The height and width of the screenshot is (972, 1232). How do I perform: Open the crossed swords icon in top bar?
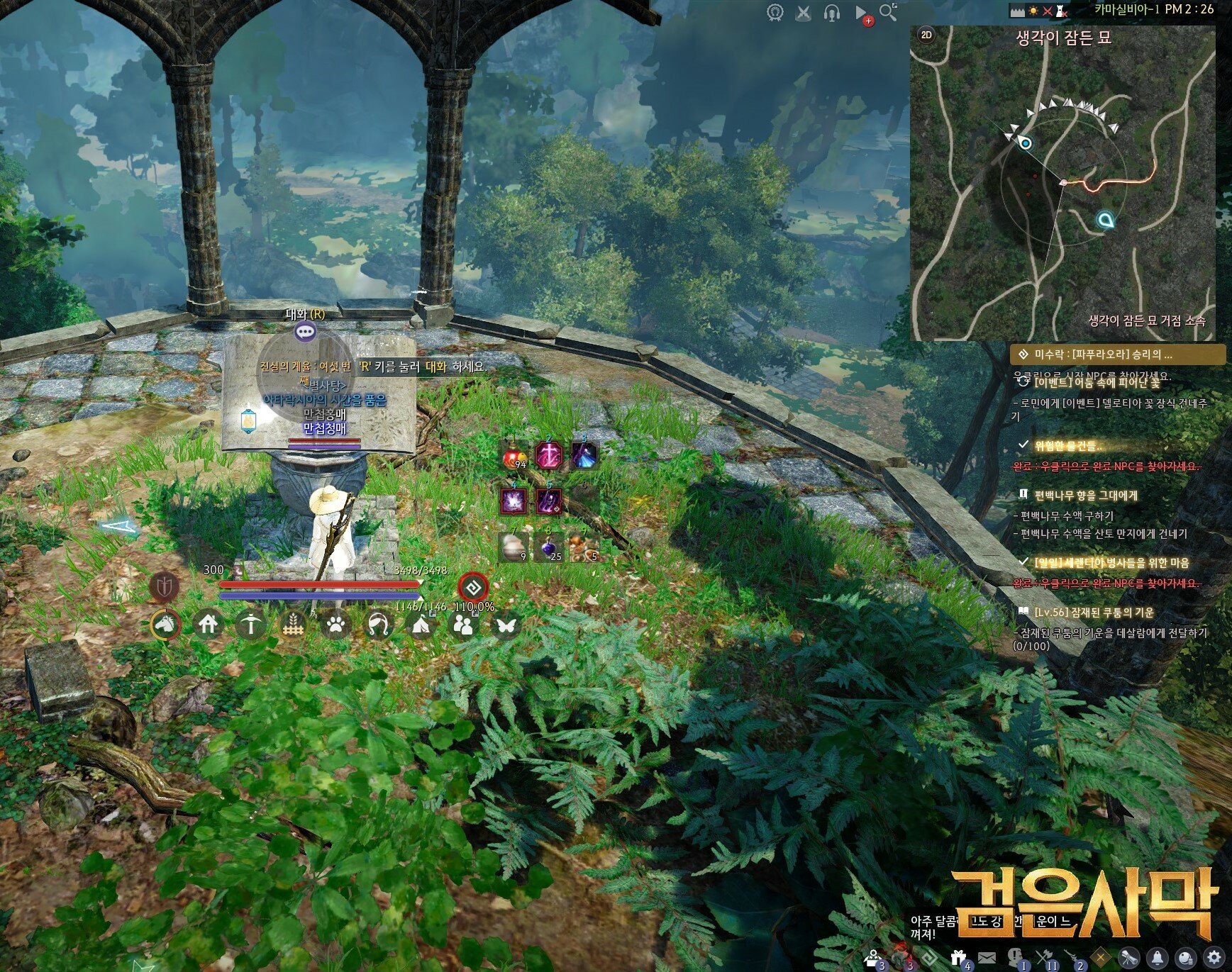click(803, 13)
